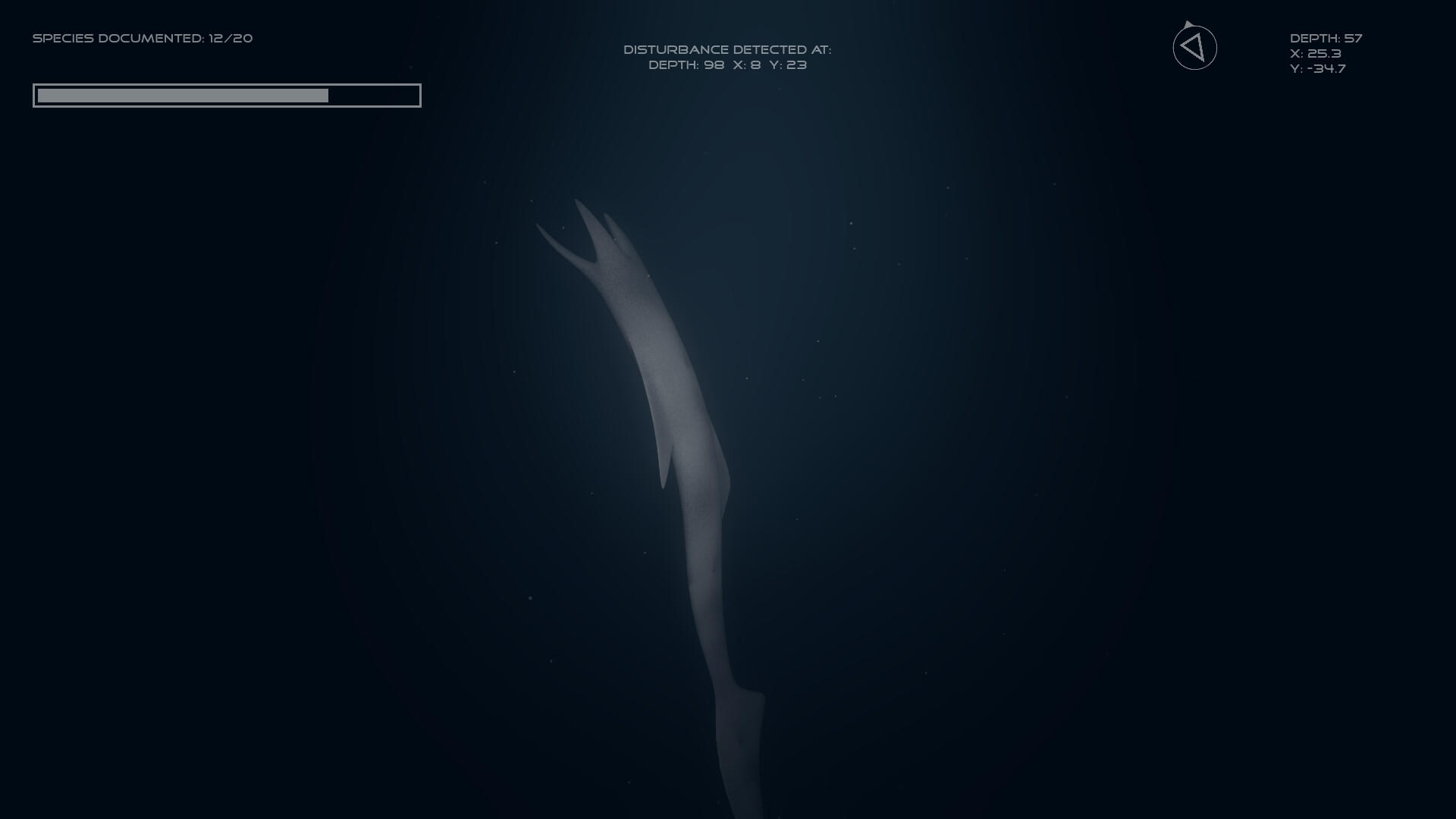Image resolution: width=1456 pixels, height=819 pixels.
Task: Toggle the depth readout display
Action: click(x=1326, y=36)
